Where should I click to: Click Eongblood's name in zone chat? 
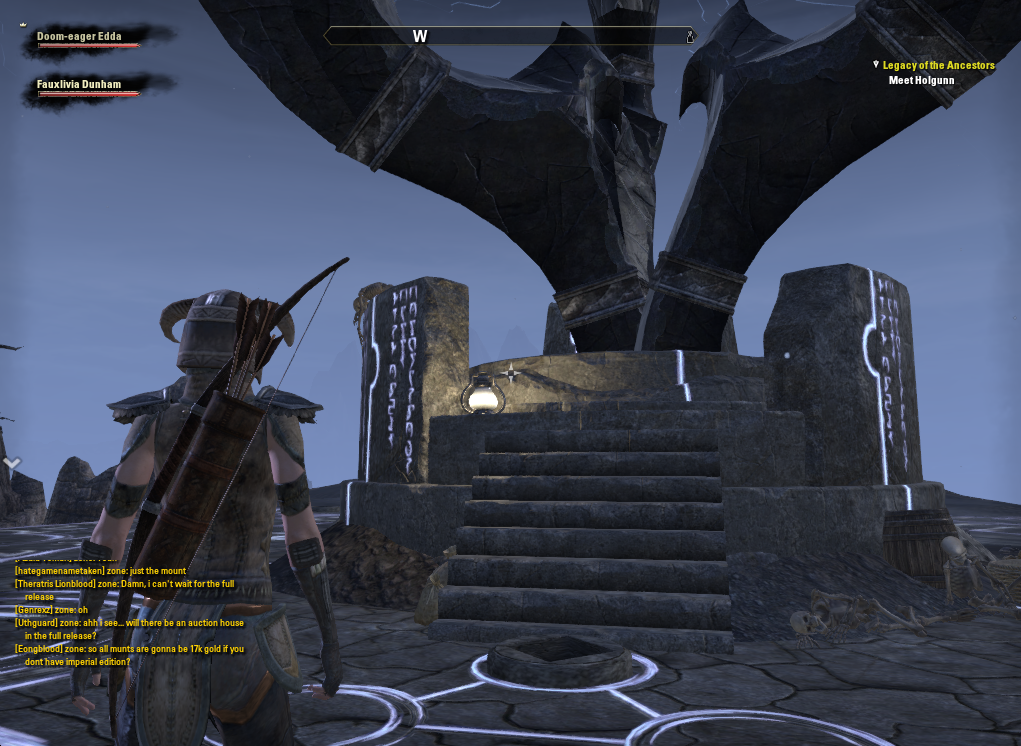[x=40, y=649]
